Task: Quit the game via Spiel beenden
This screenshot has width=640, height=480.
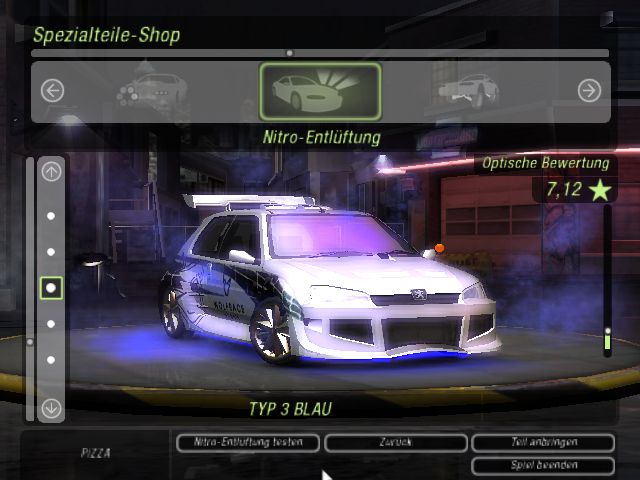Action: pos(541,465)
